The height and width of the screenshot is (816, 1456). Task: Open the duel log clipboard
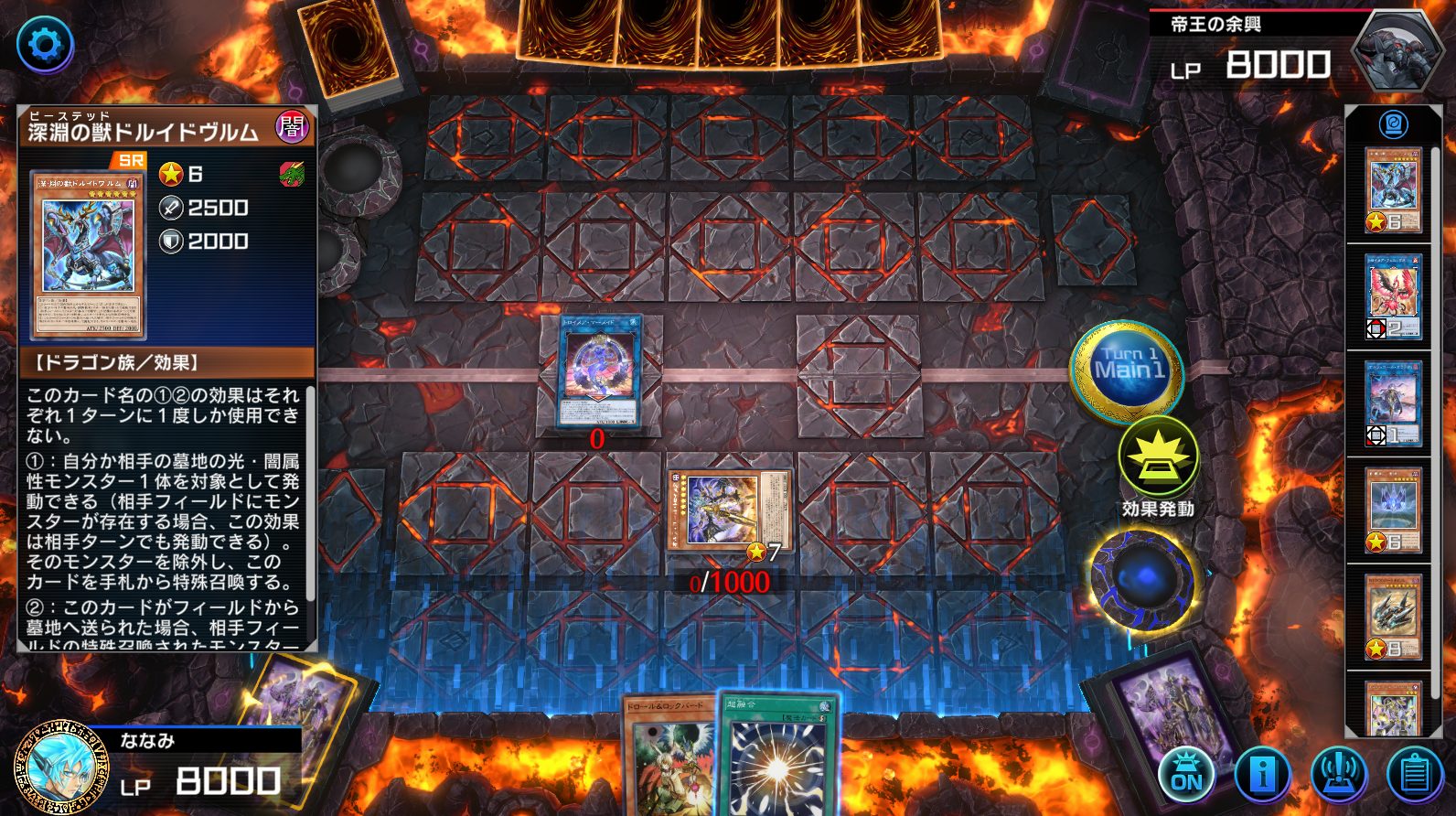coord(1415,774)
